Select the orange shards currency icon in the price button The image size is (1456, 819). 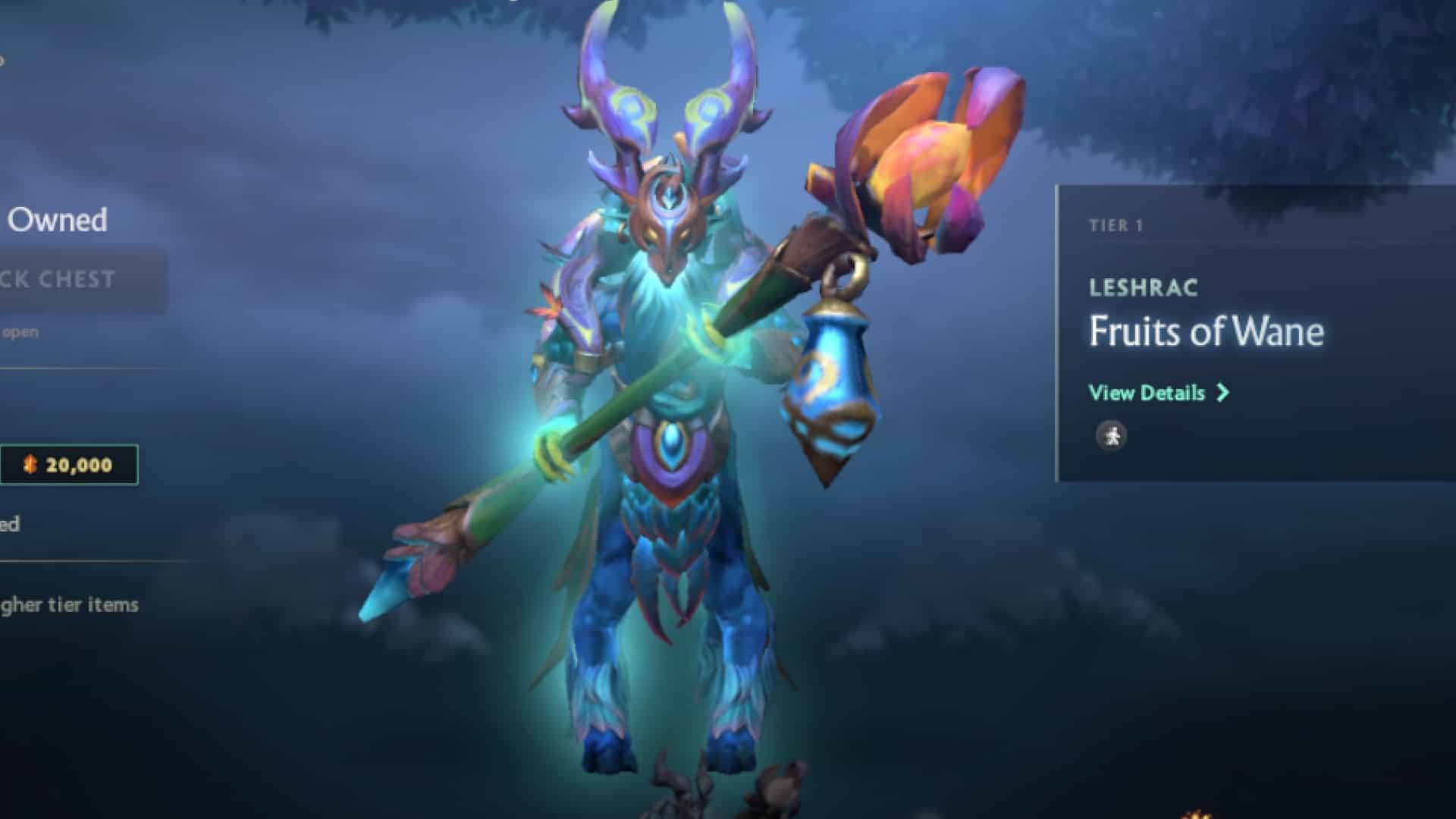pyautogui.click(x=30, y=464)
